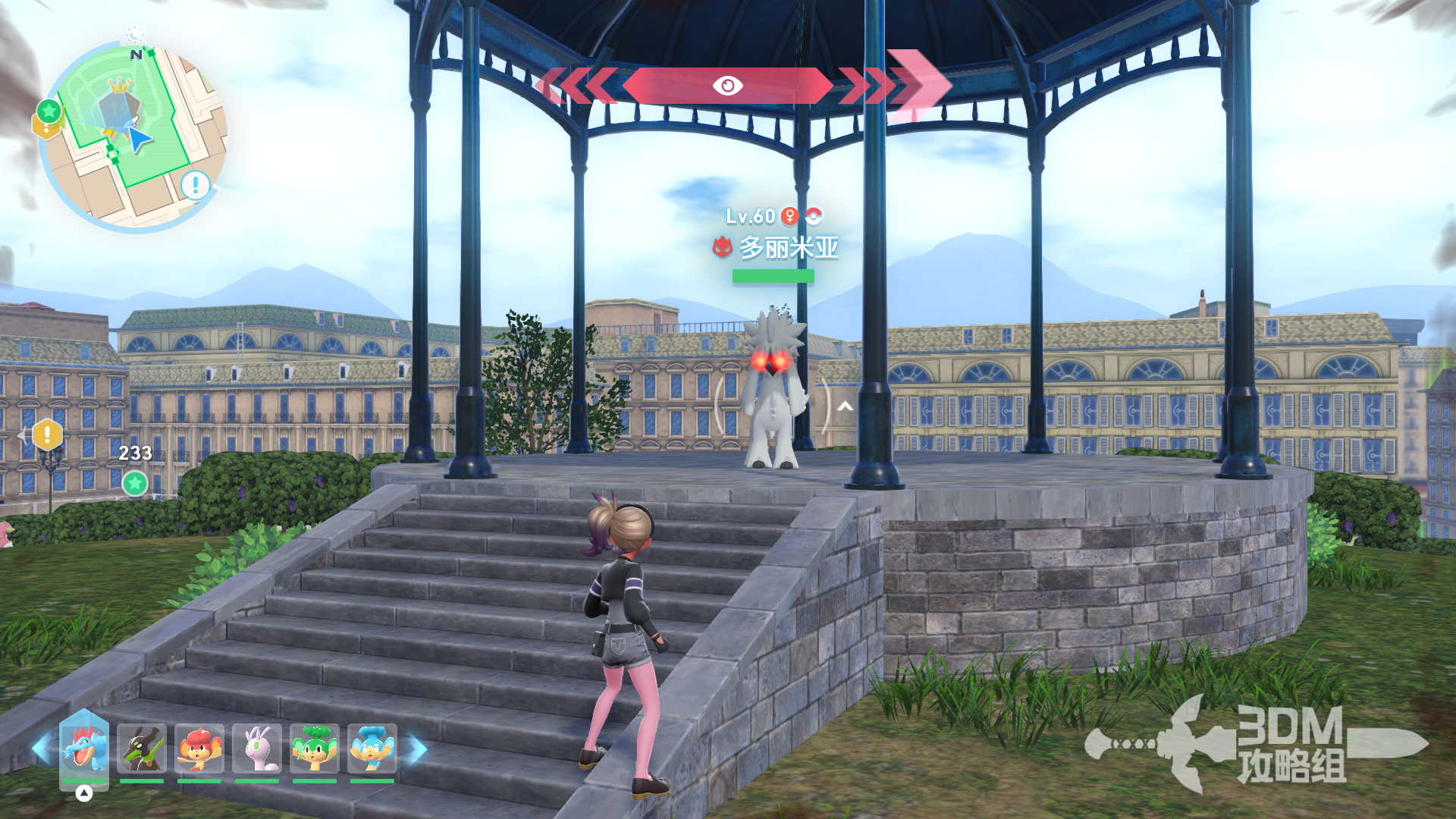Select the green star marker on minimap edge

[49, 111]
